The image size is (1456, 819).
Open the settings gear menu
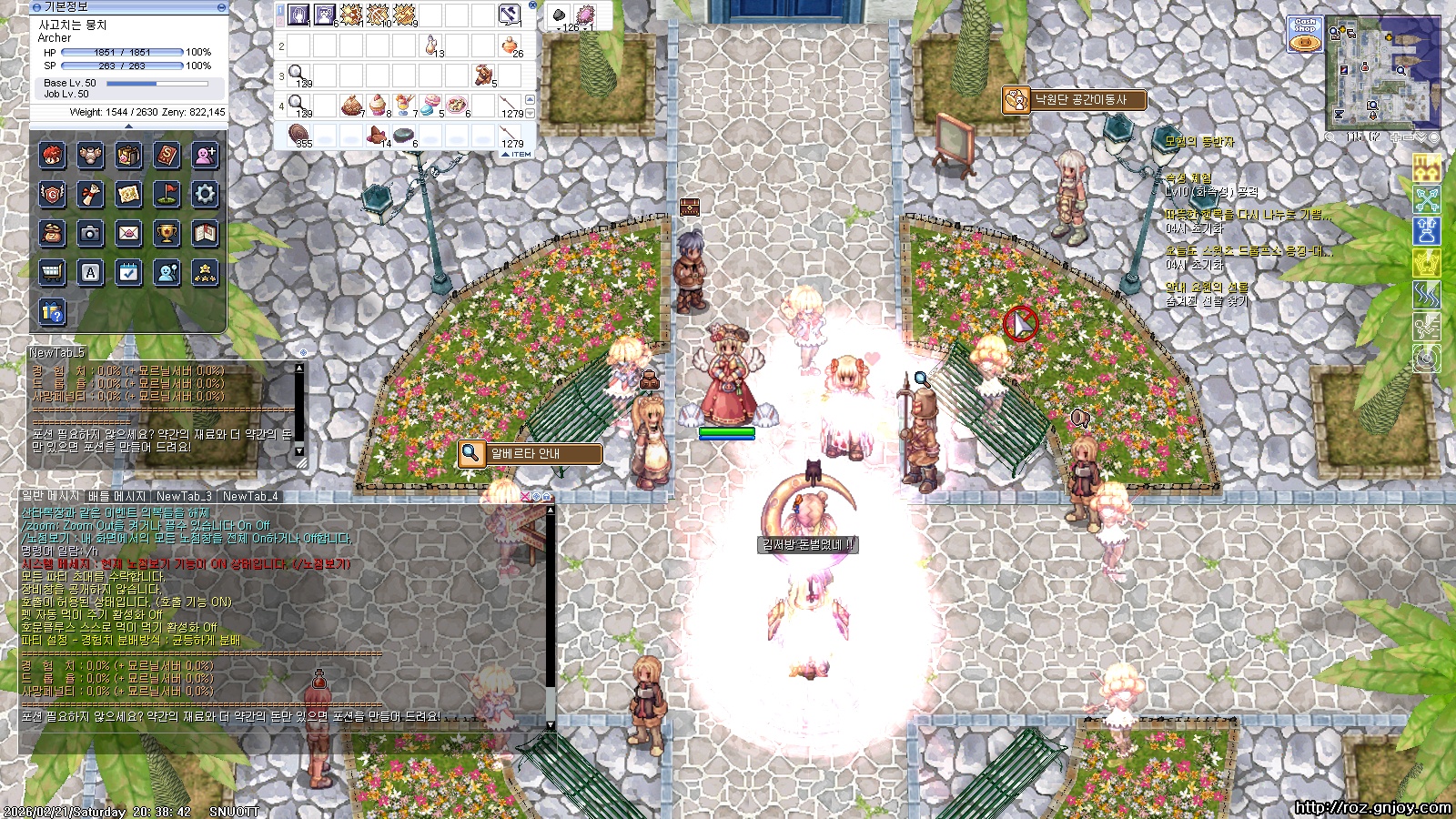(x=206, y=194)
